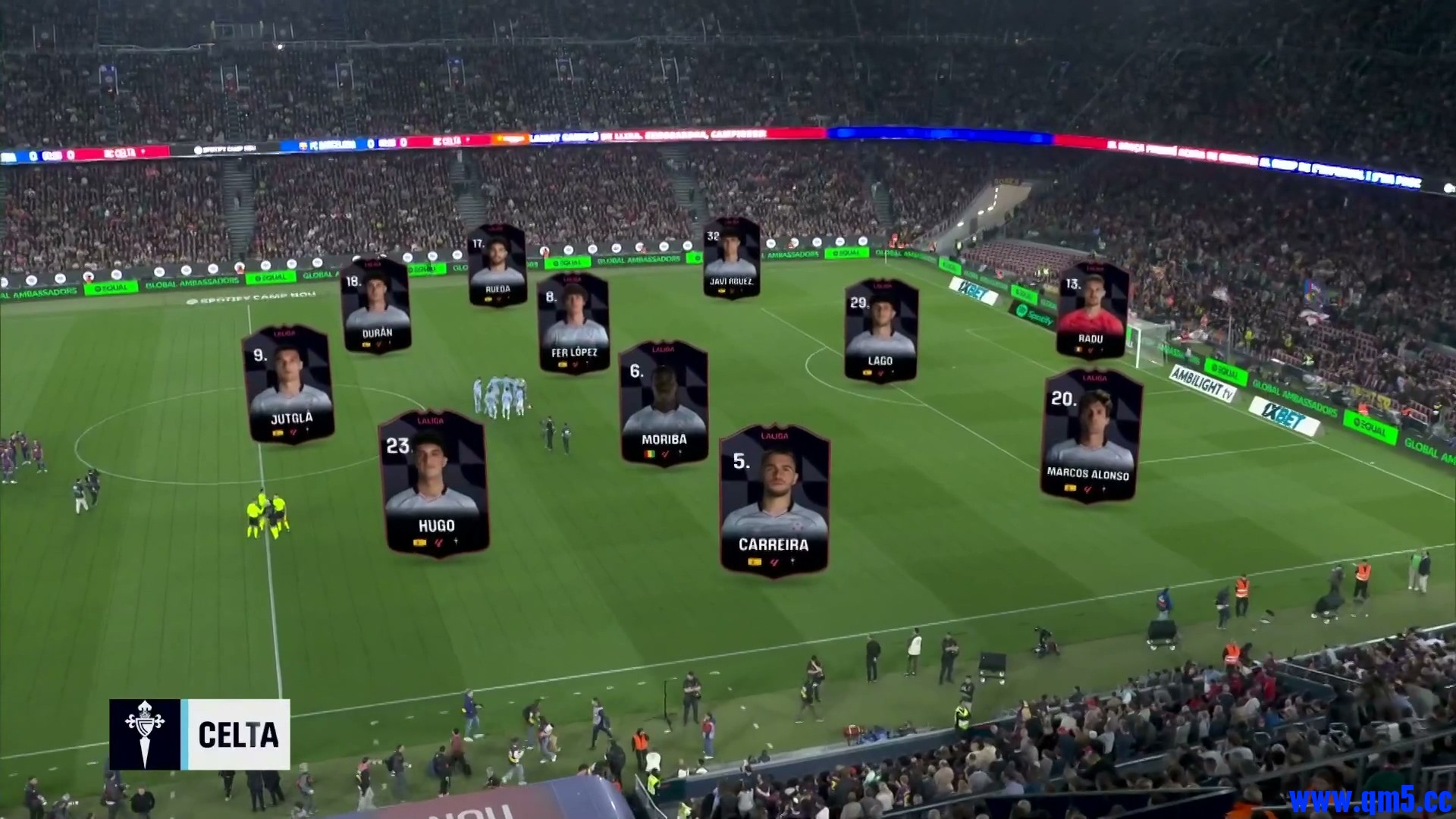Choose the Durán number 18 card
The width and height of the screenshot is (1456, 819).
tap(376, 305)
